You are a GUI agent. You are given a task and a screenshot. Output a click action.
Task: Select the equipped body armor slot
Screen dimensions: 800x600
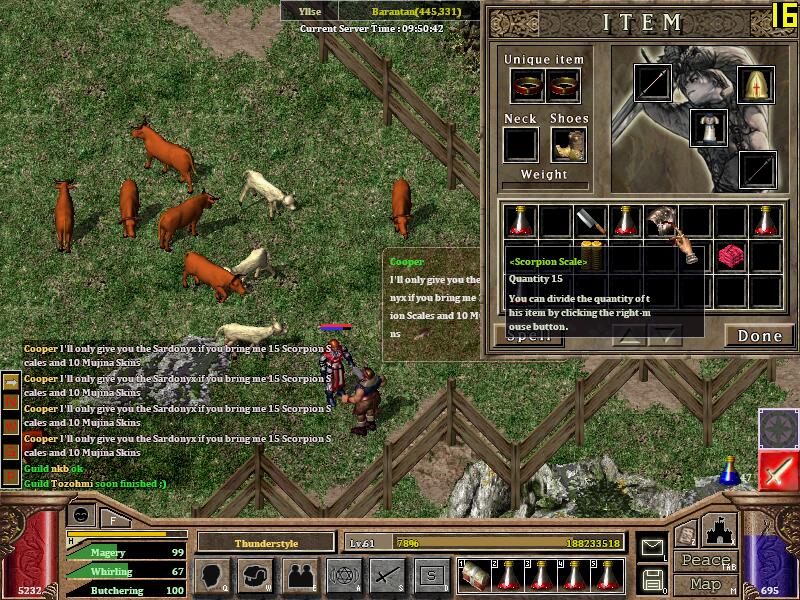(x=709, y=127)
